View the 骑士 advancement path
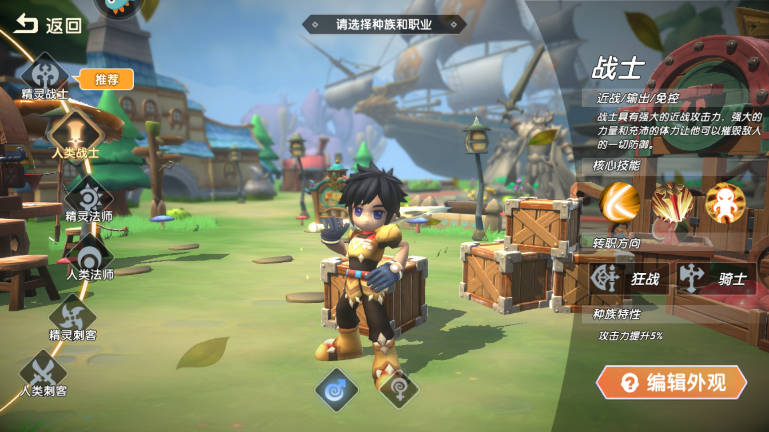This screenshot has height=432, width=769. click(x=713, y=278)
